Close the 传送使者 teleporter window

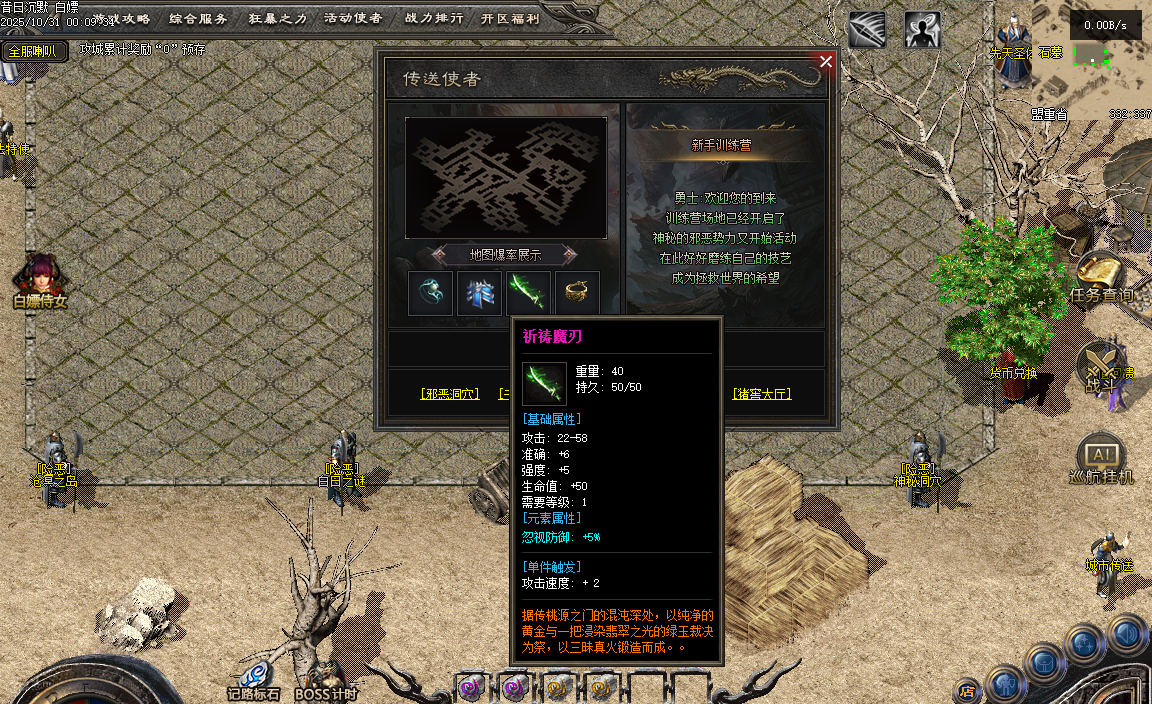[826, 61]
